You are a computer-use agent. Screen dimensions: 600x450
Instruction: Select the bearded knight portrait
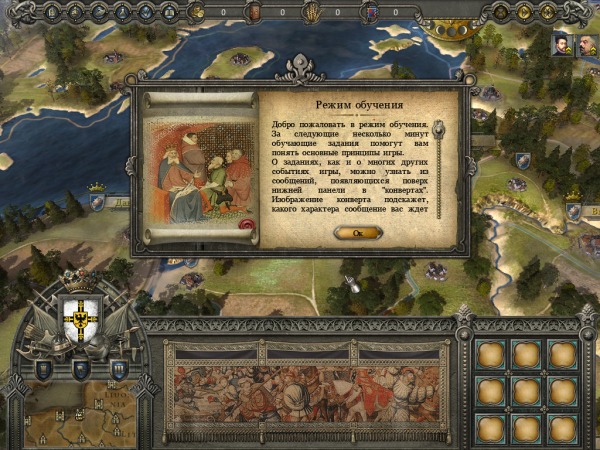pyautogui.click(x=561, y=45)
